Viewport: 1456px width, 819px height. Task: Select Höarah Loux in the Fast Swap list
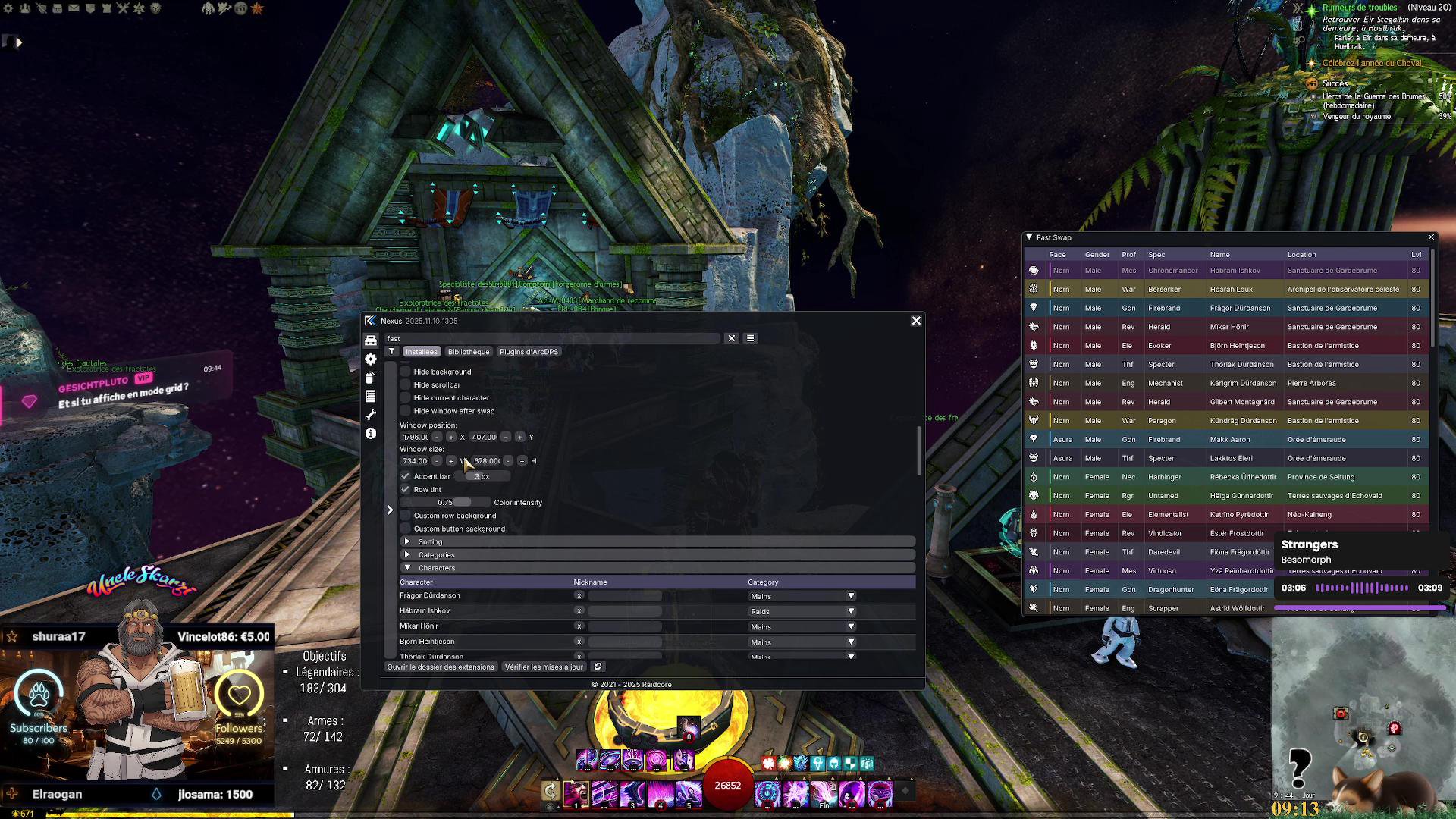(1231, 289)
